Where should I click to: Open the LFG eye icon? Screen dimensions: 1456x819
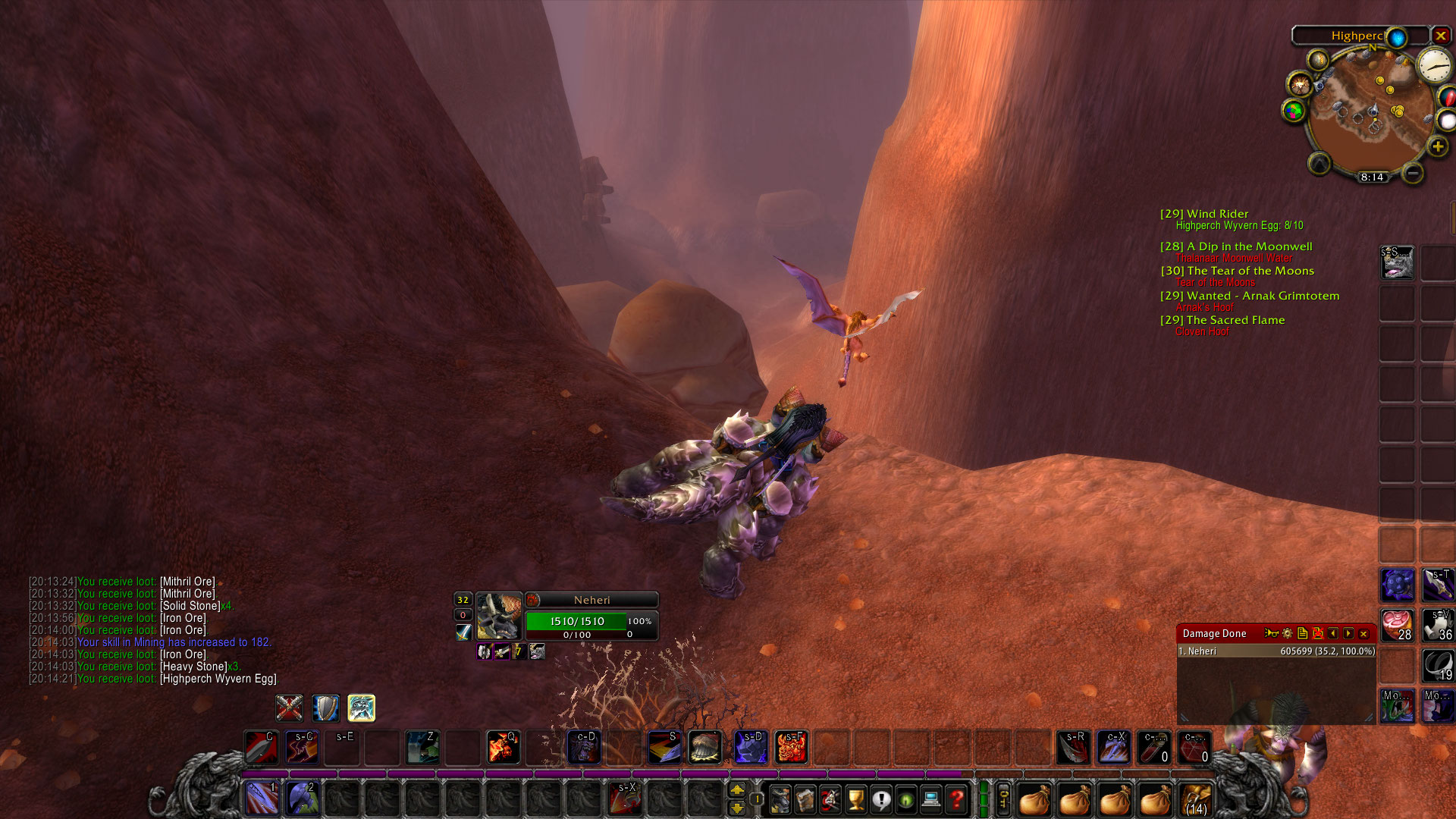pyautogui.click(x=905, y=799)
